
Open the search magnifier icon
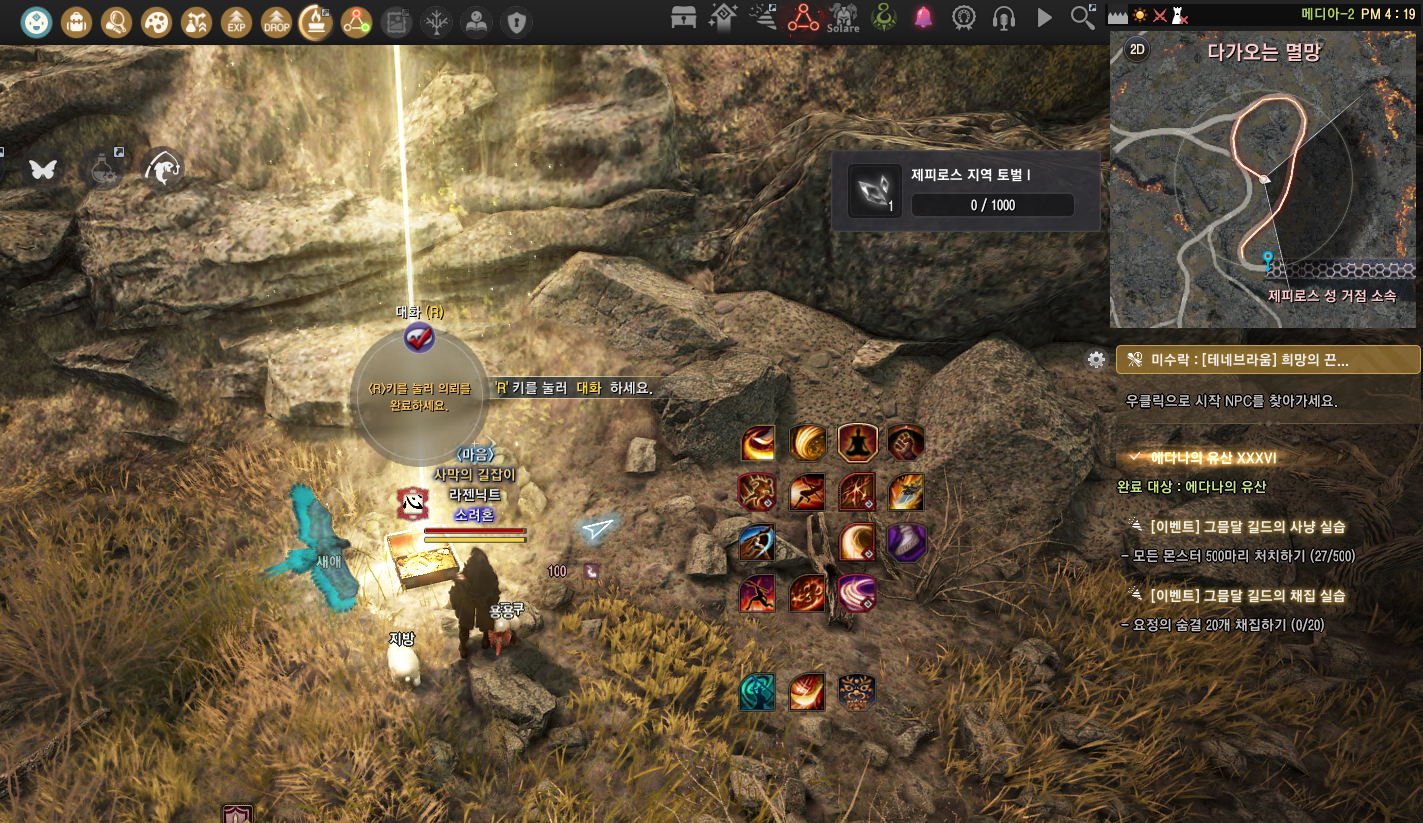click(1082, 17)
